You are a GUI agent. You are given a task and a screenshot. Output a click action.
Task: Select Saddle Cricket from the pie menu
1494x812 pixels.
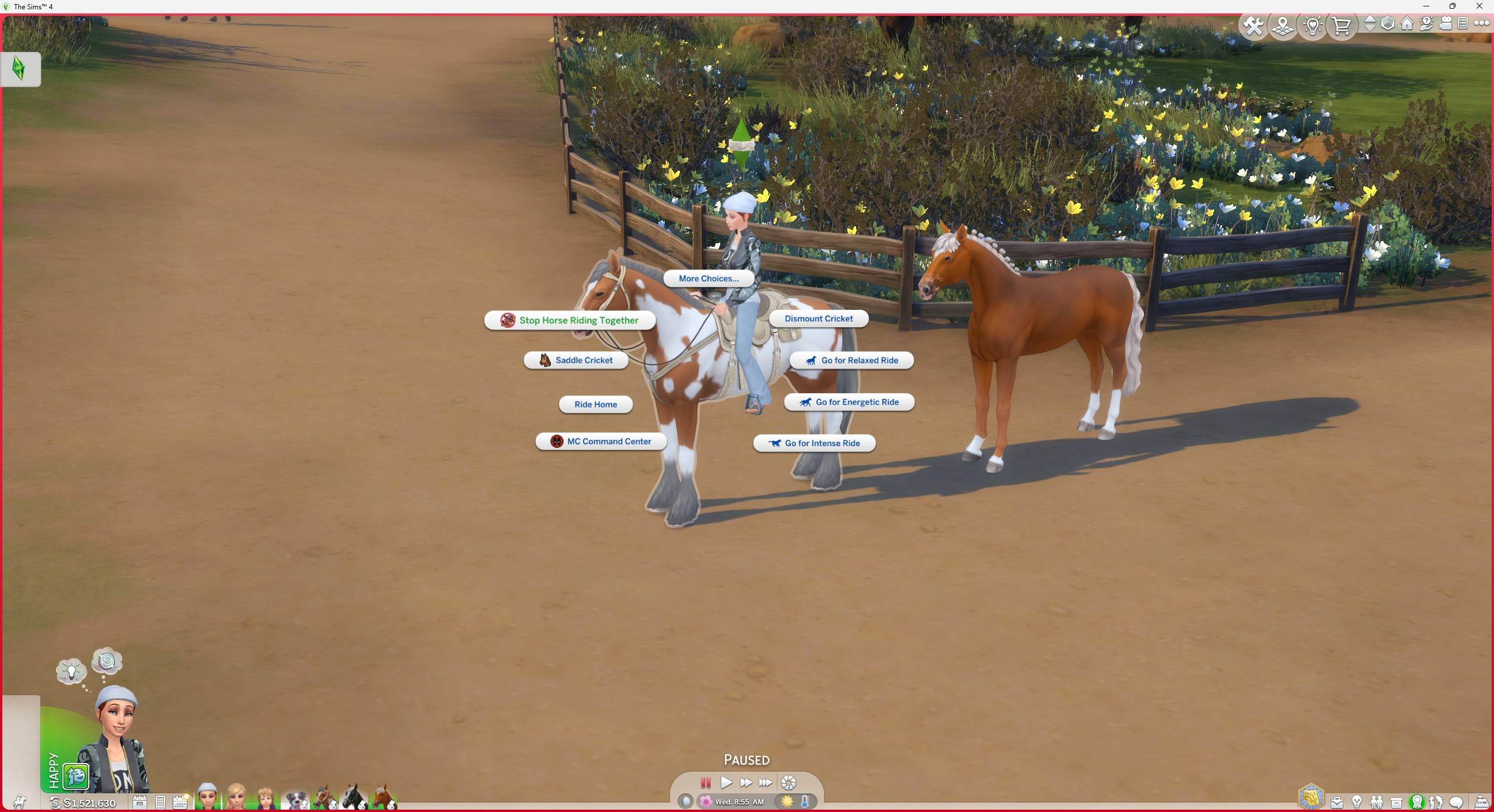click(x=575, y=360)
